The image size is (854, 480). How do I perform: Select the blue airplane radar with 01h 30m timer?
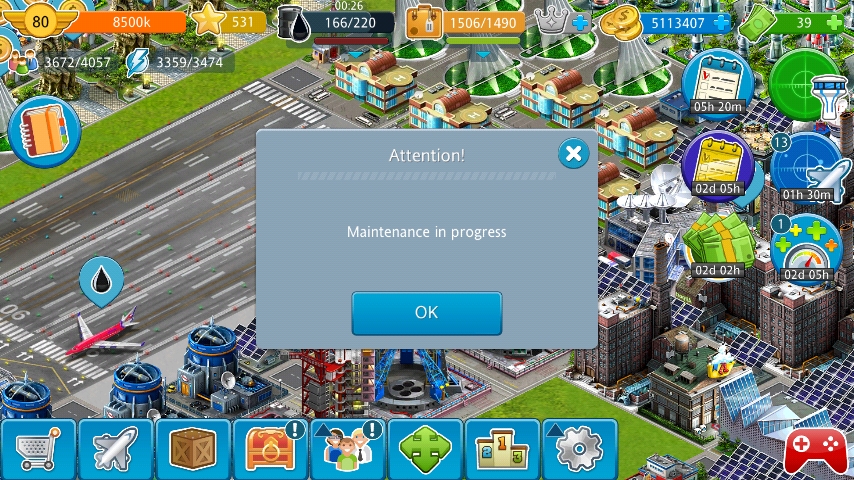coord(806,167)
